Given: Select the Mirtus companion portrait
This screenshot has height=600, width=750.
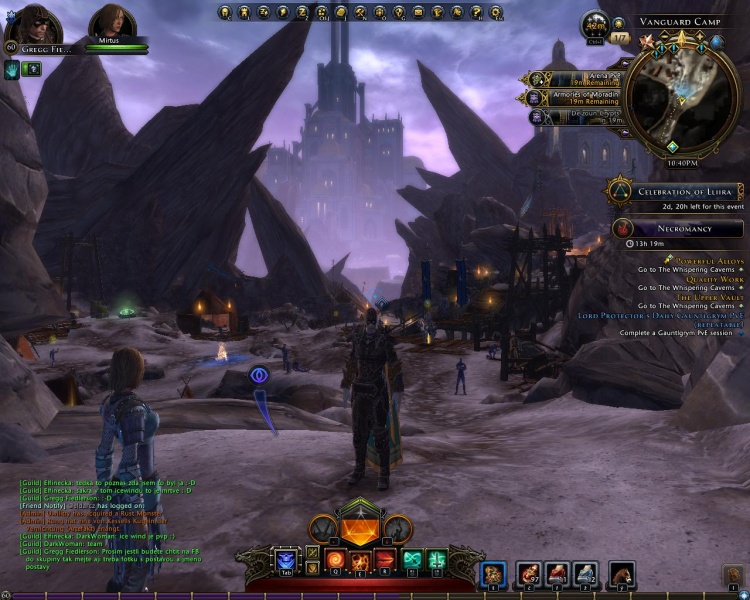Looking at the screenshot, I should (x=108, y=23).
